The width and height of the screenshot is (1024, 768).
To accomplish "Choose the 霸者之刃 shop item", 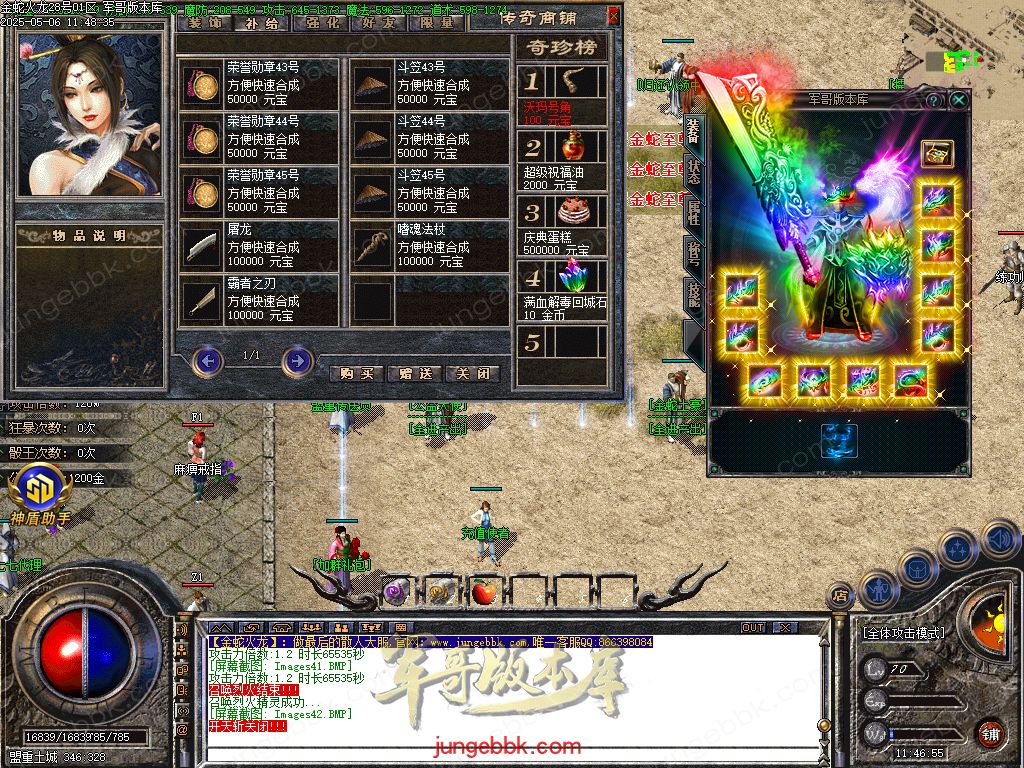I will (x=260, y=299).
